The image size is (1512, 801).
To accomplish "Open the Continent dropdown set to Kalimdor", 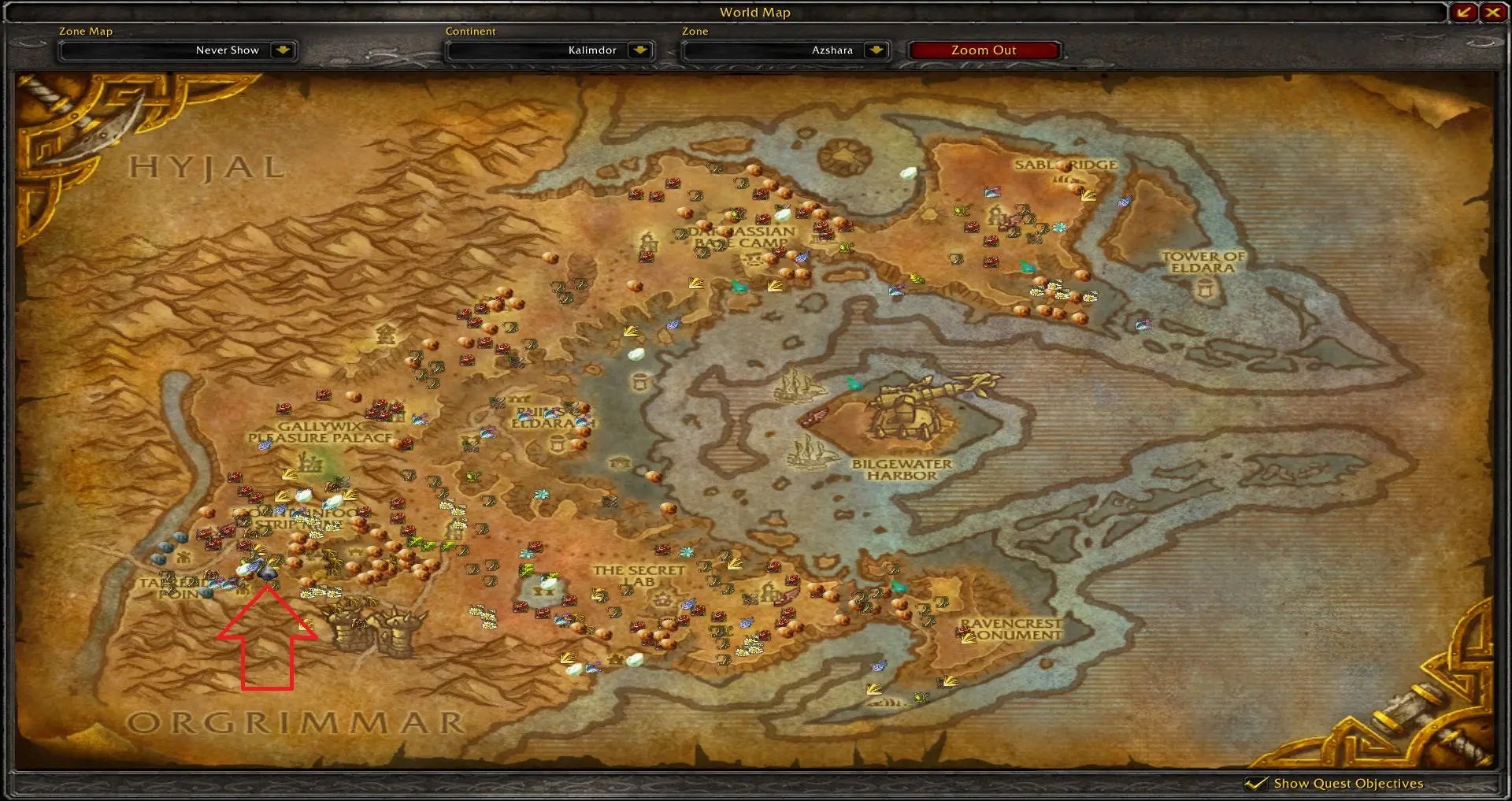I will (639, 50).
